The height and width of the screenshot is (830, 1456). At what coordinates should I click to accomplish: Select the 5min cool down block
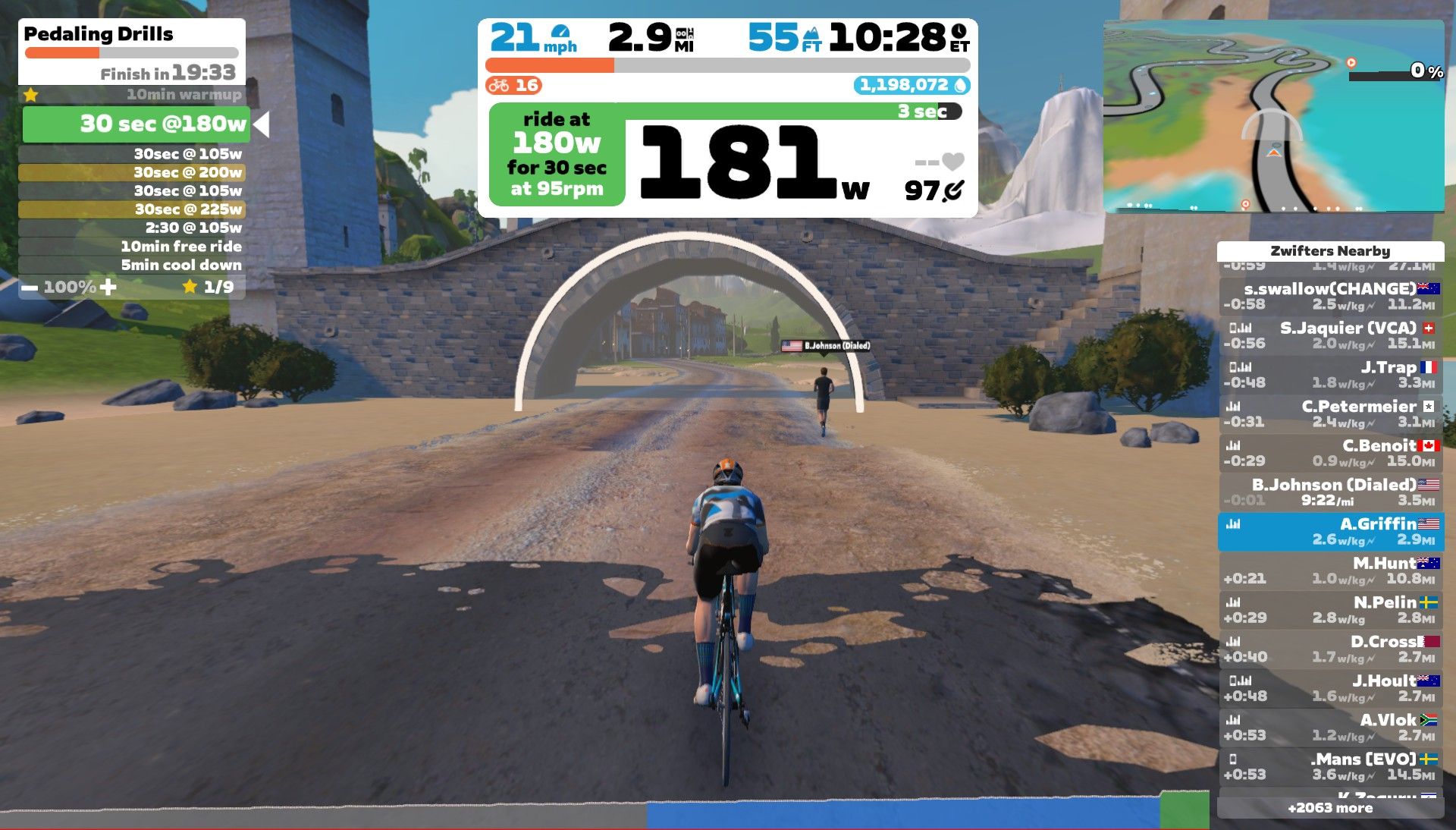tap(132, 265)
